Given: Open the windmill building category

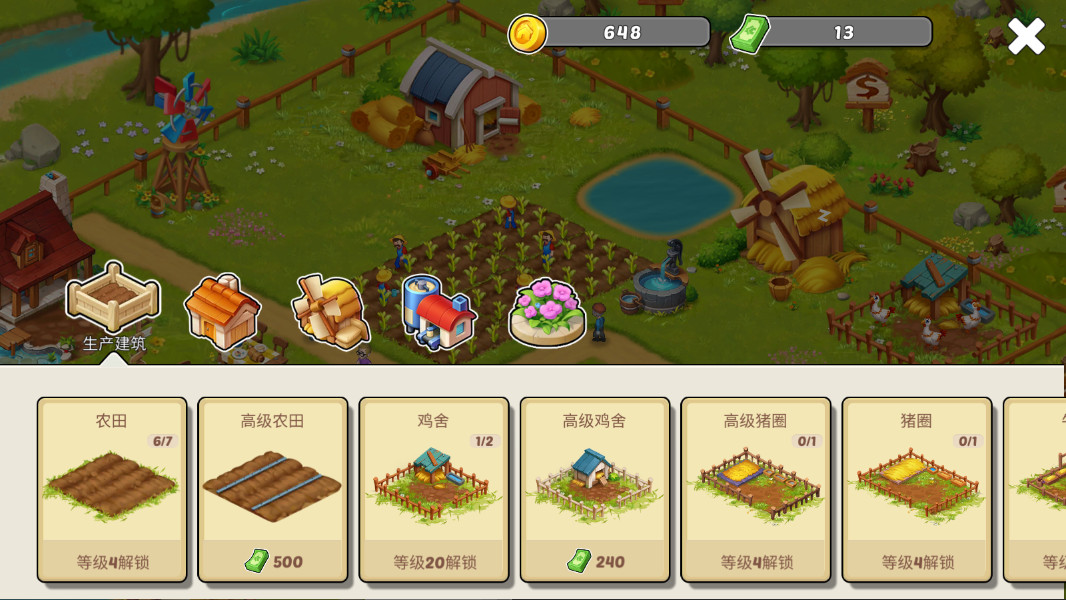Looking at the screenshot, I should [x=331, y=310].
